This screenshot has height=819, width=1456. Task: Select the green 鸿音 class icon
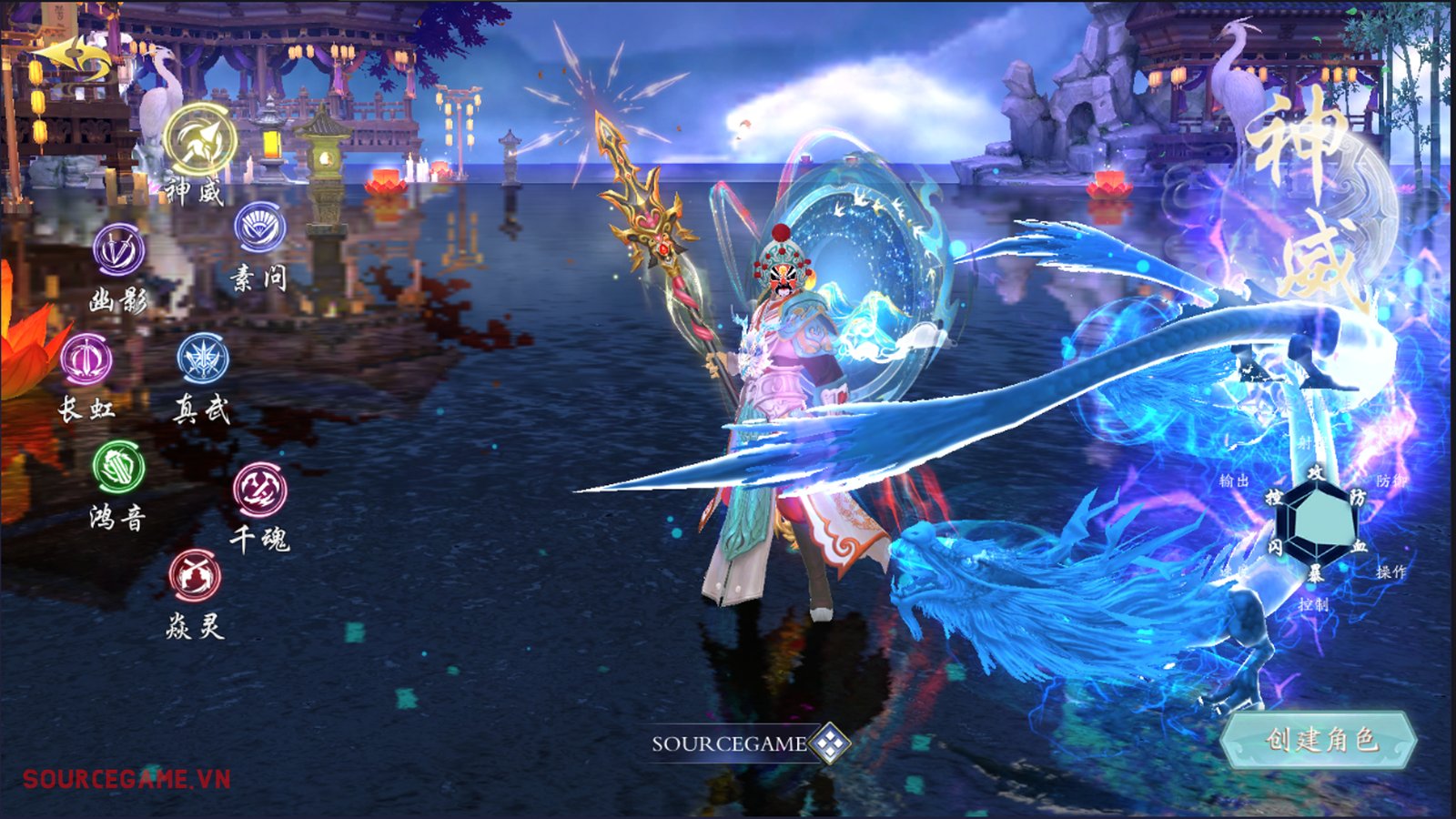(x=118, y=468)
